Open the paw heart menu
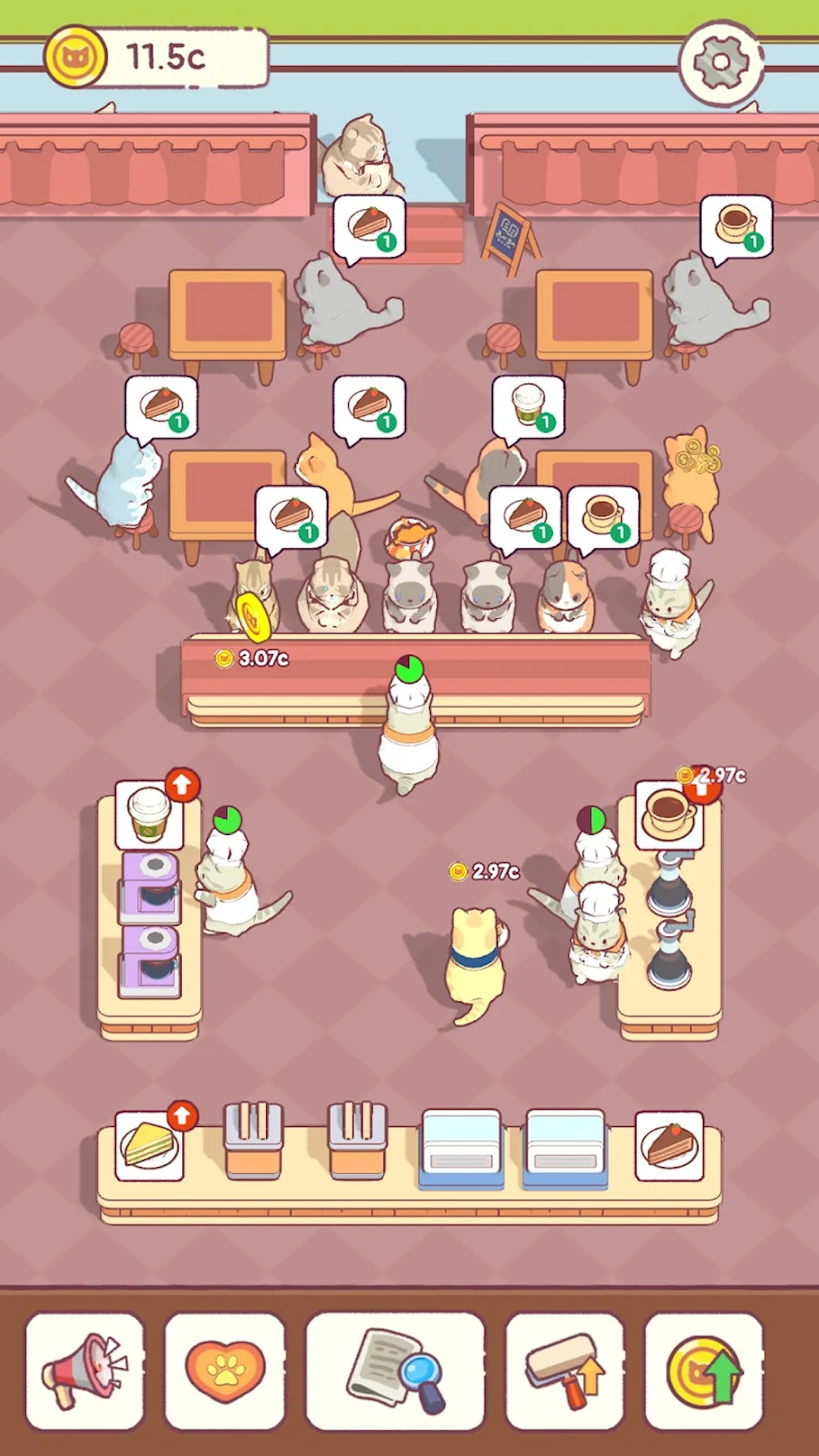This screenshot has height=1456, width=819. 224,1371
